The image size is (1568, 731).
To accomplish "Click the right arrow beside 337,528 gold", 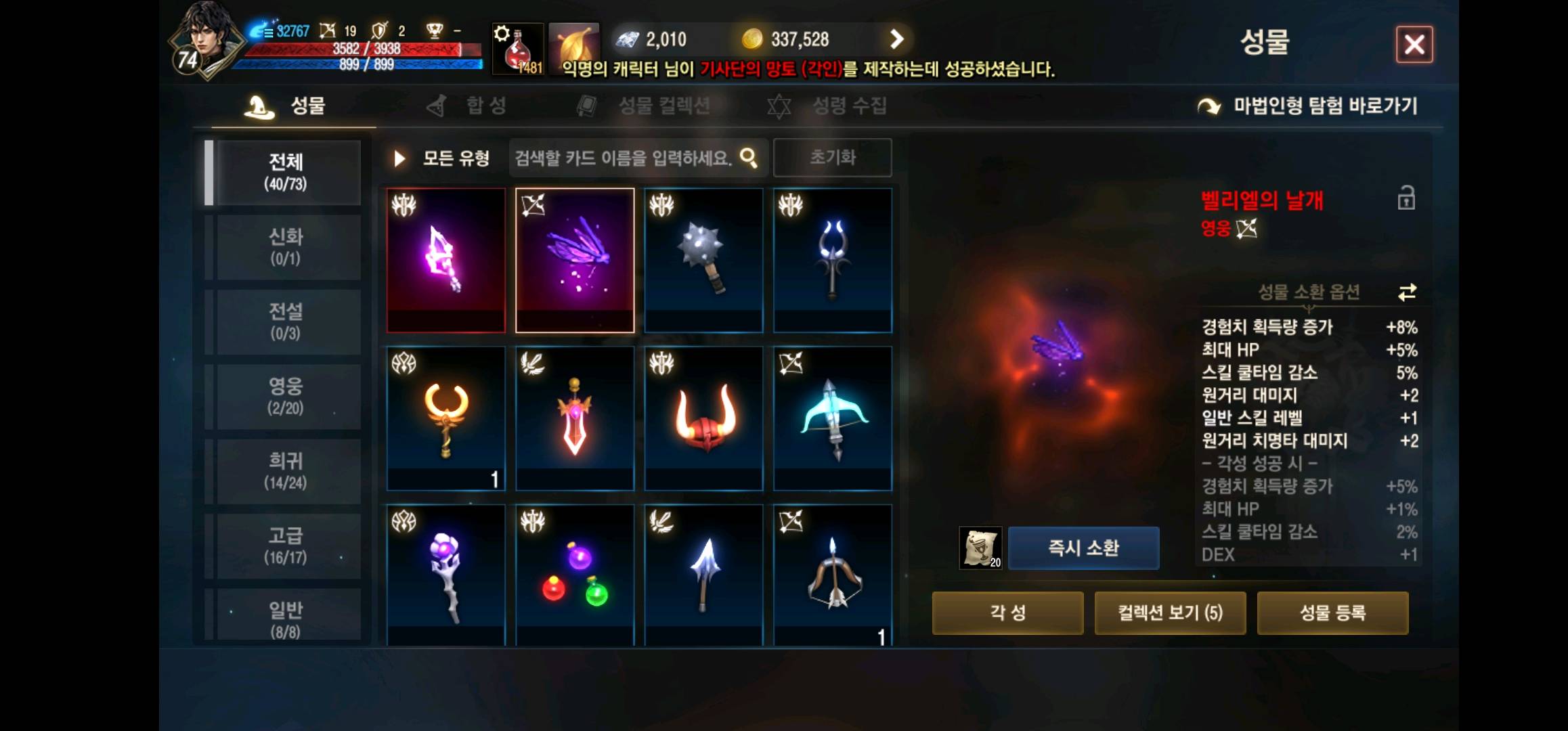I will [x=898, y=39].
